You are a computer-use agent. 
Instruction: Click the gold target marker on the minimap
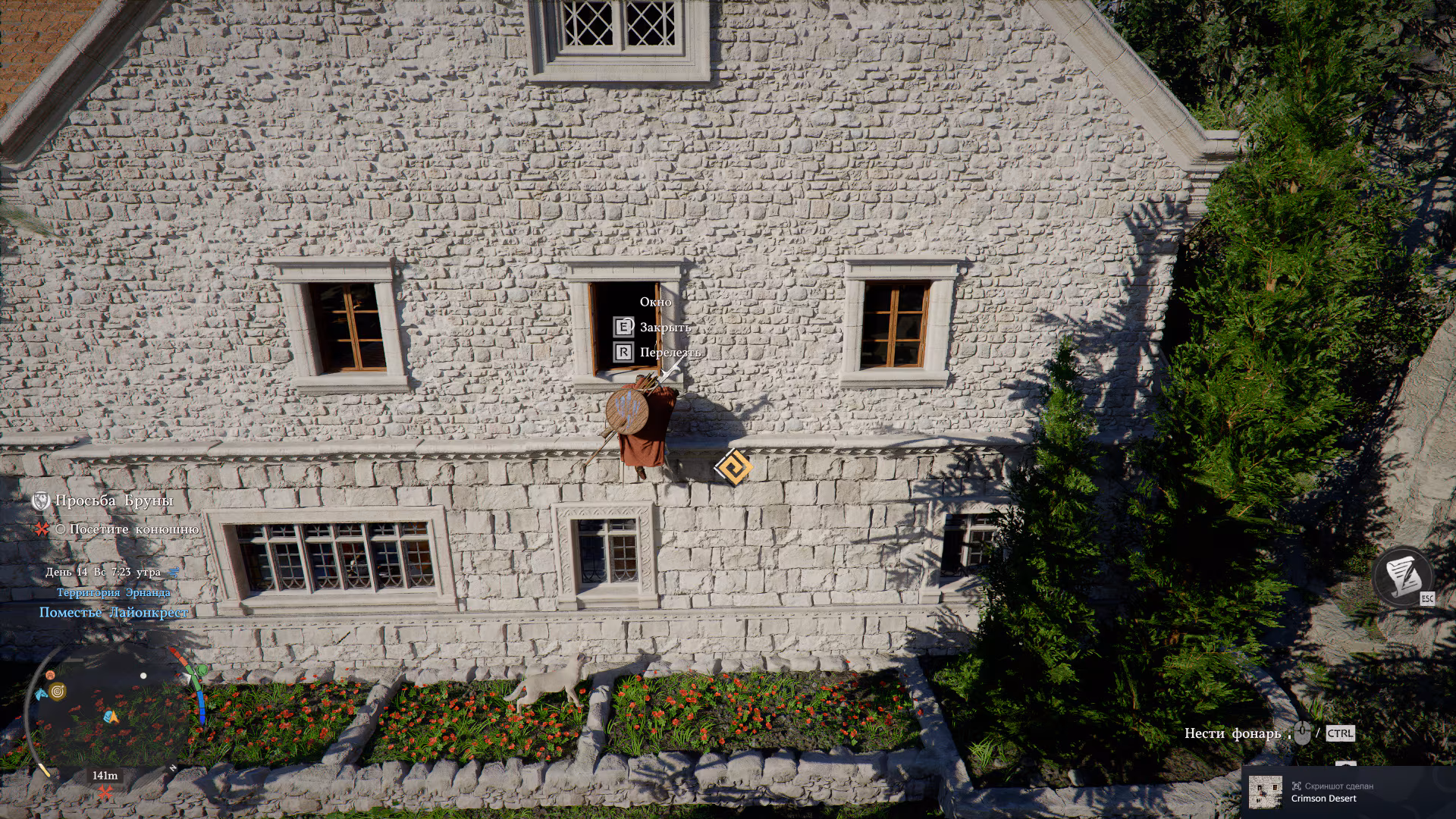click(58, 691)
